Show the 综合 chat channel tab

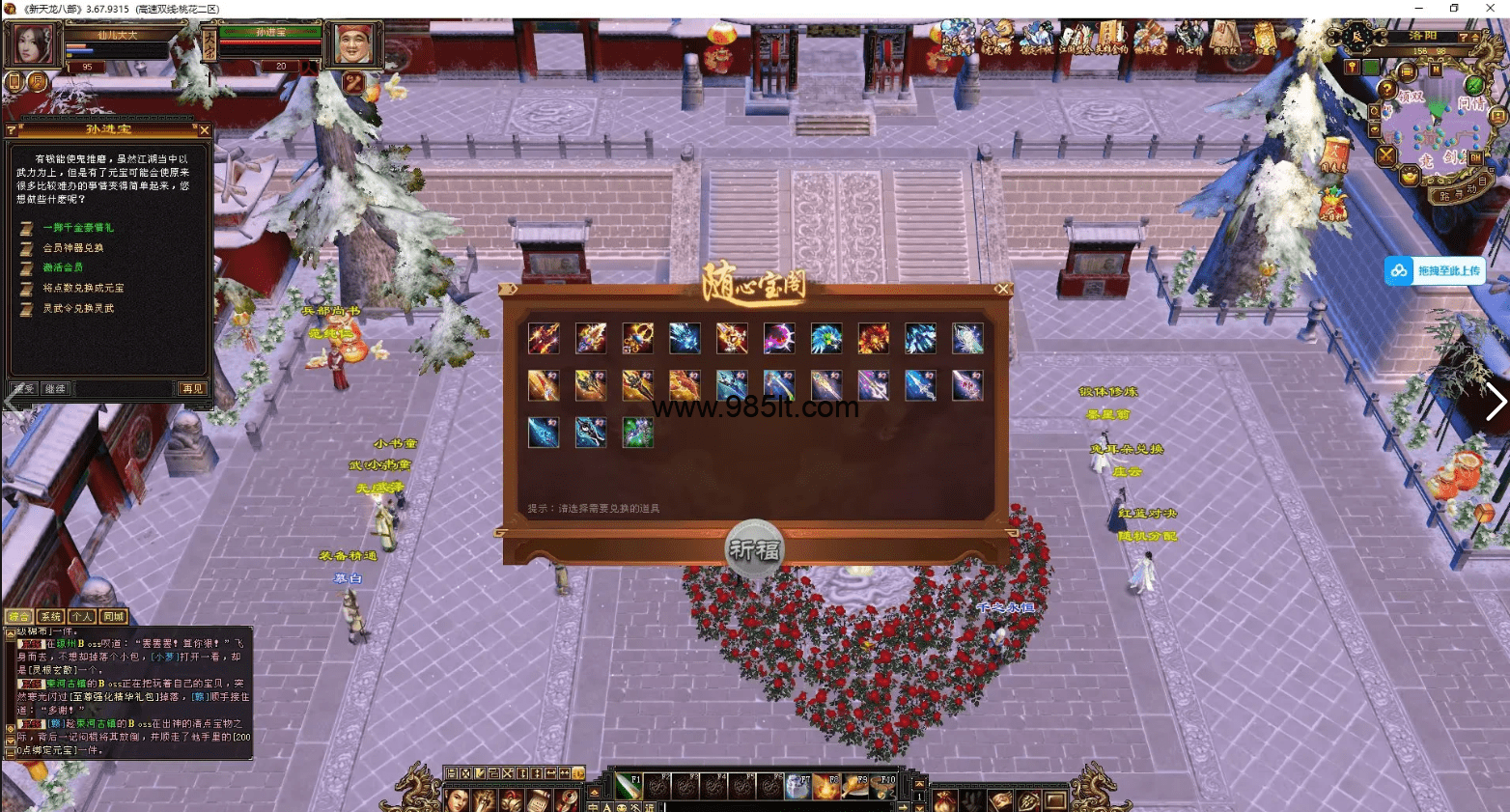click(x=18, y=616)
